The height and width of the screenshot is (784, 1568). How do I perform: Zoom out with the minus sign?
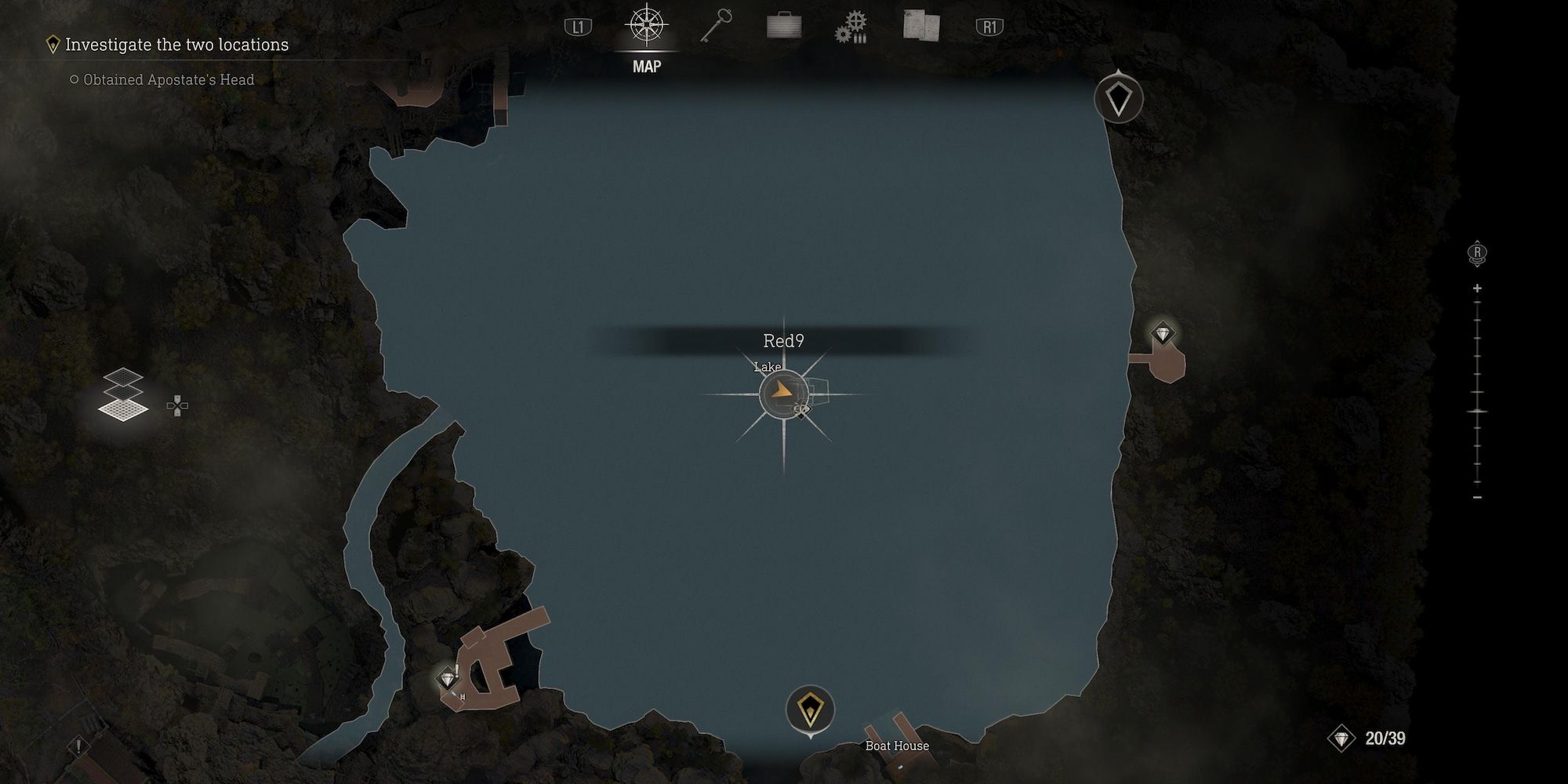point(1477,498)
